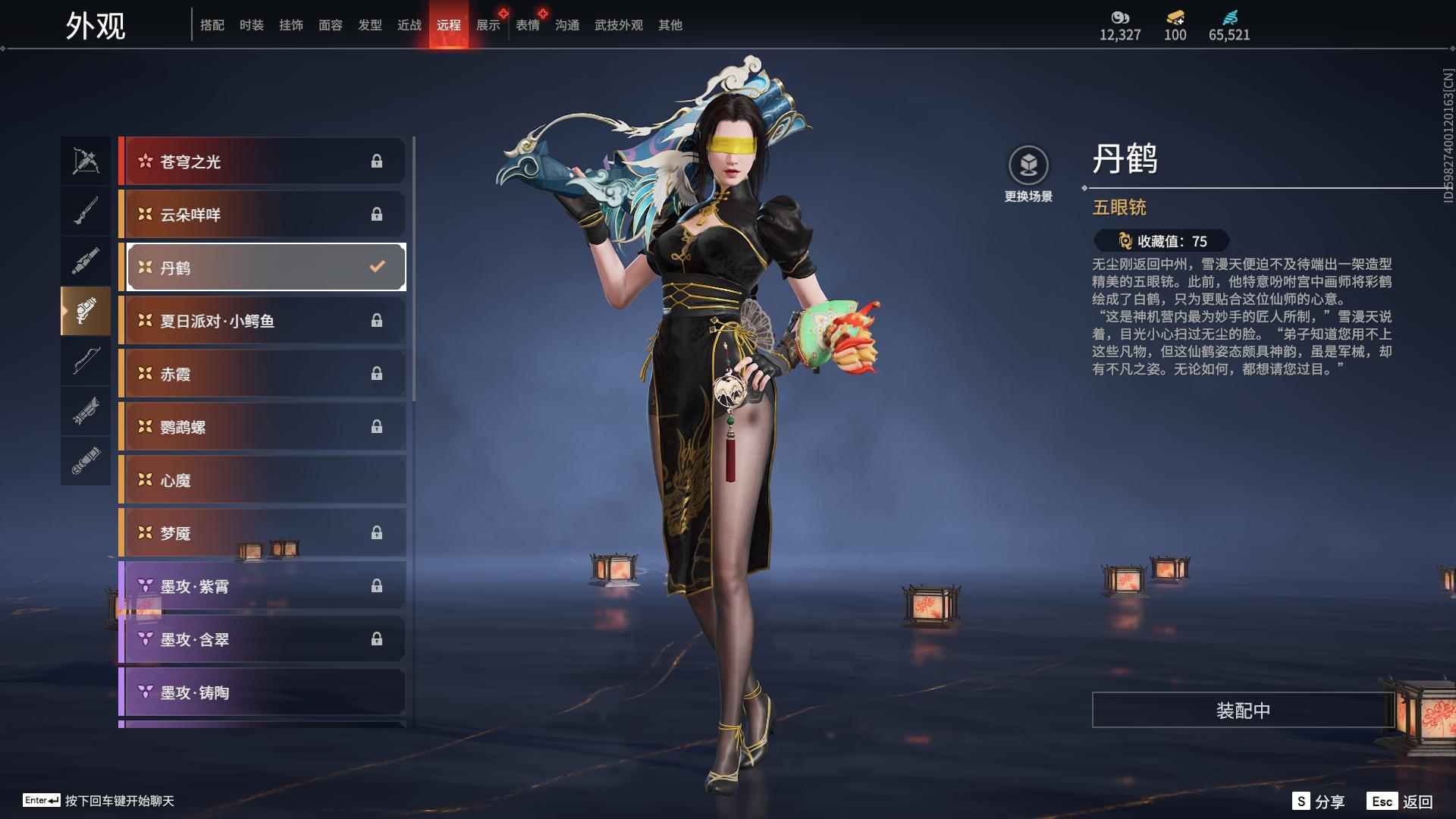Open the bow weapon category
This screenshot has height=819, width=1456.
85,362
